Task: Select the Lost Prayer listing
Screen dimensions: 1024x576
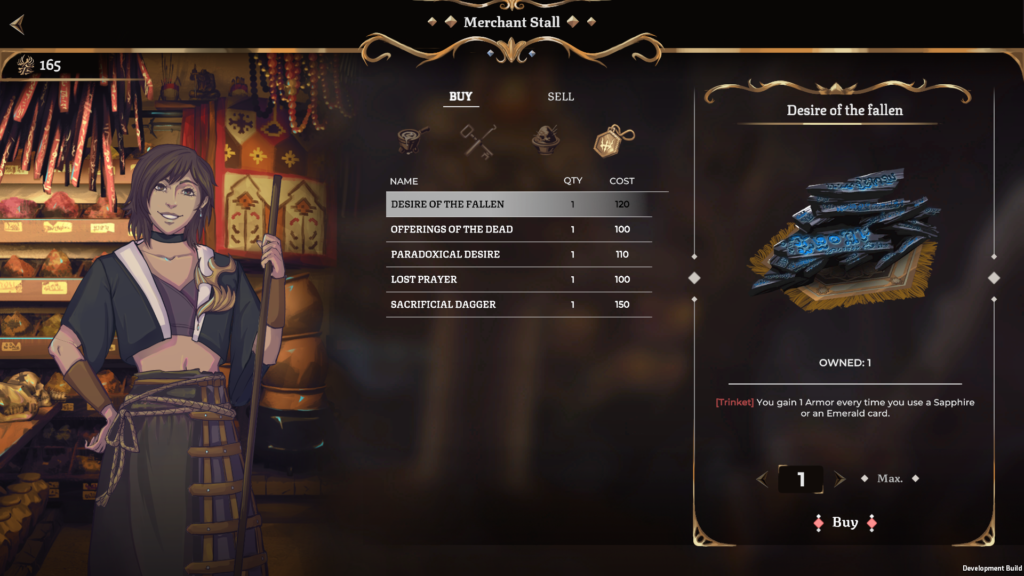Action: pyautogui.click(x=518, y=279)
